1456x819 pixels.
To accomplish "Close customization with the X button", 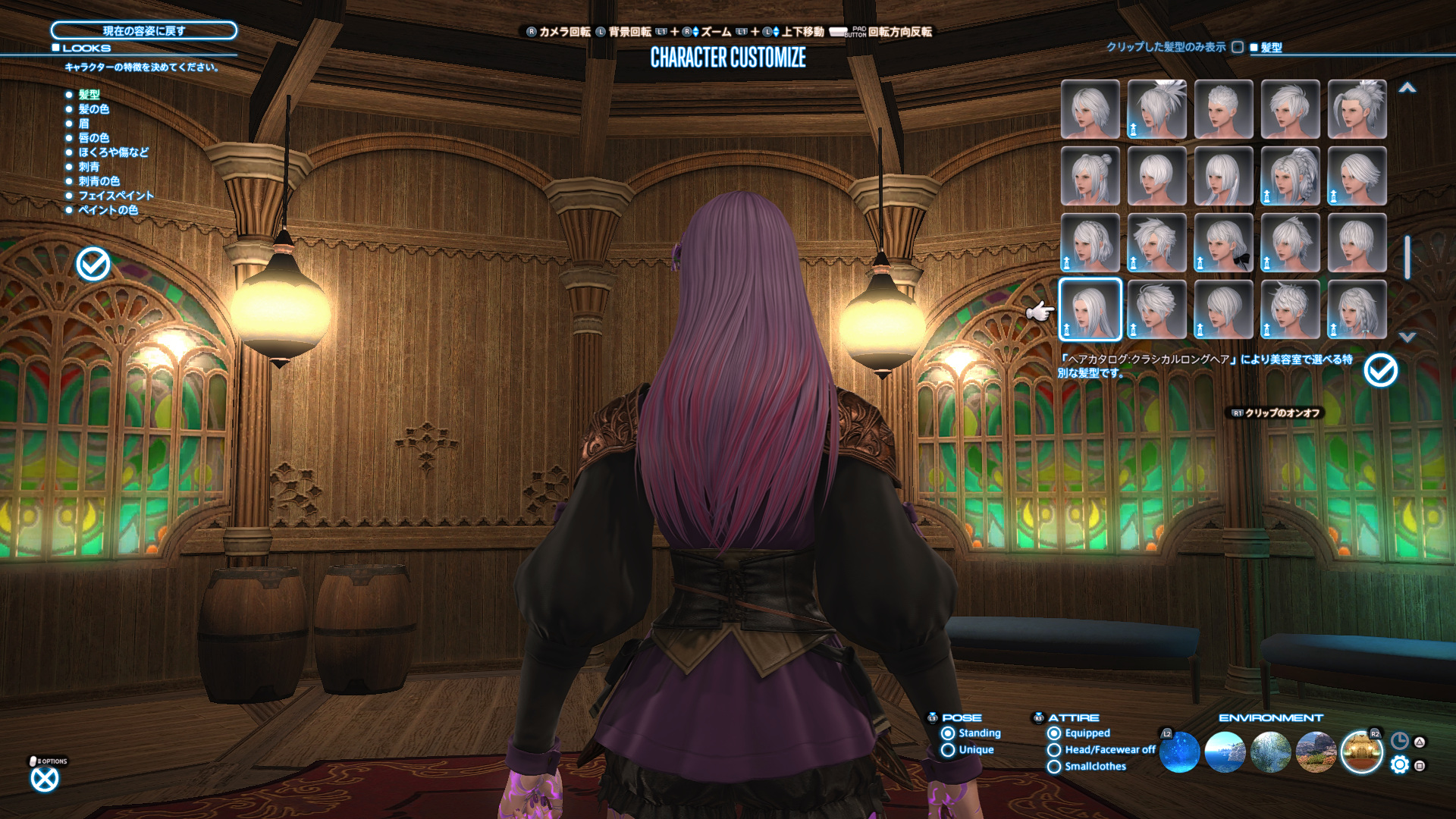I will click(x=45, y=779).
